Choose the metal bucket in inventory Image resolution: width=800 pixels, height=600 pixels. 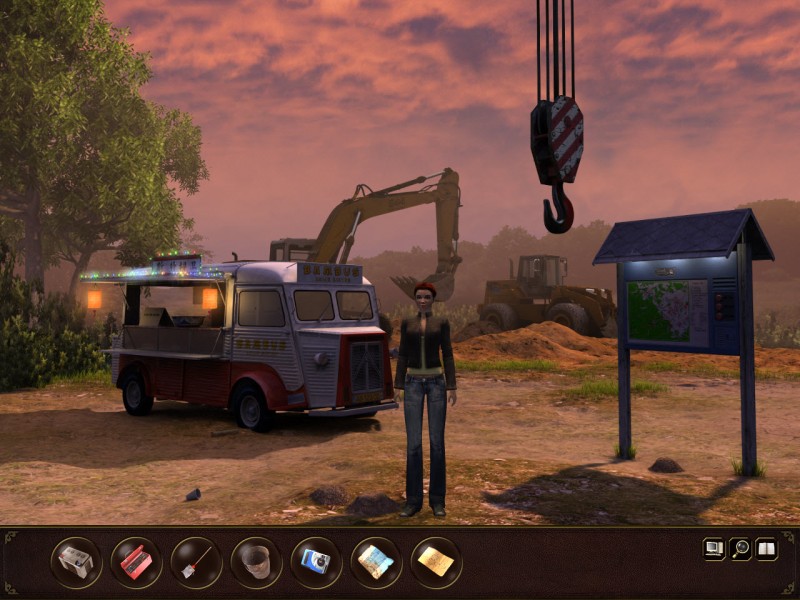coord(256,562)
